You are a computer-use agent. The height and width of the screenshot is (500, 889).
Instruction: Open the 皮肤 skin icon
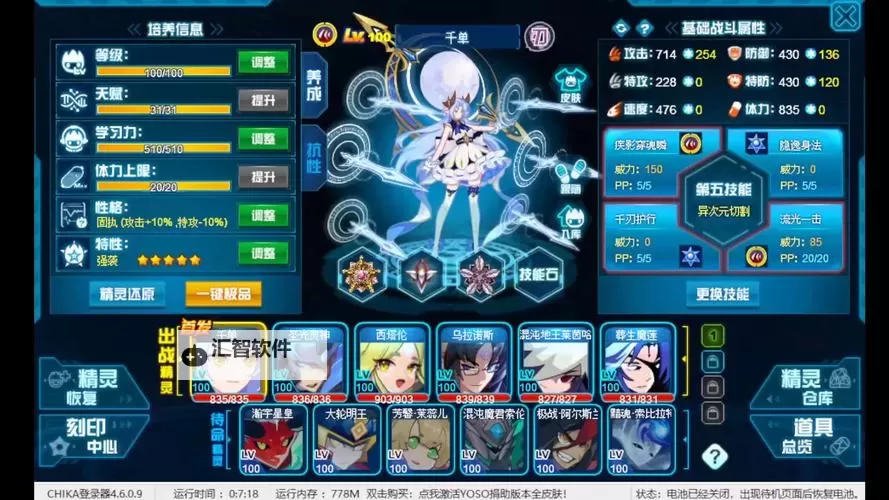coord(571,82)
